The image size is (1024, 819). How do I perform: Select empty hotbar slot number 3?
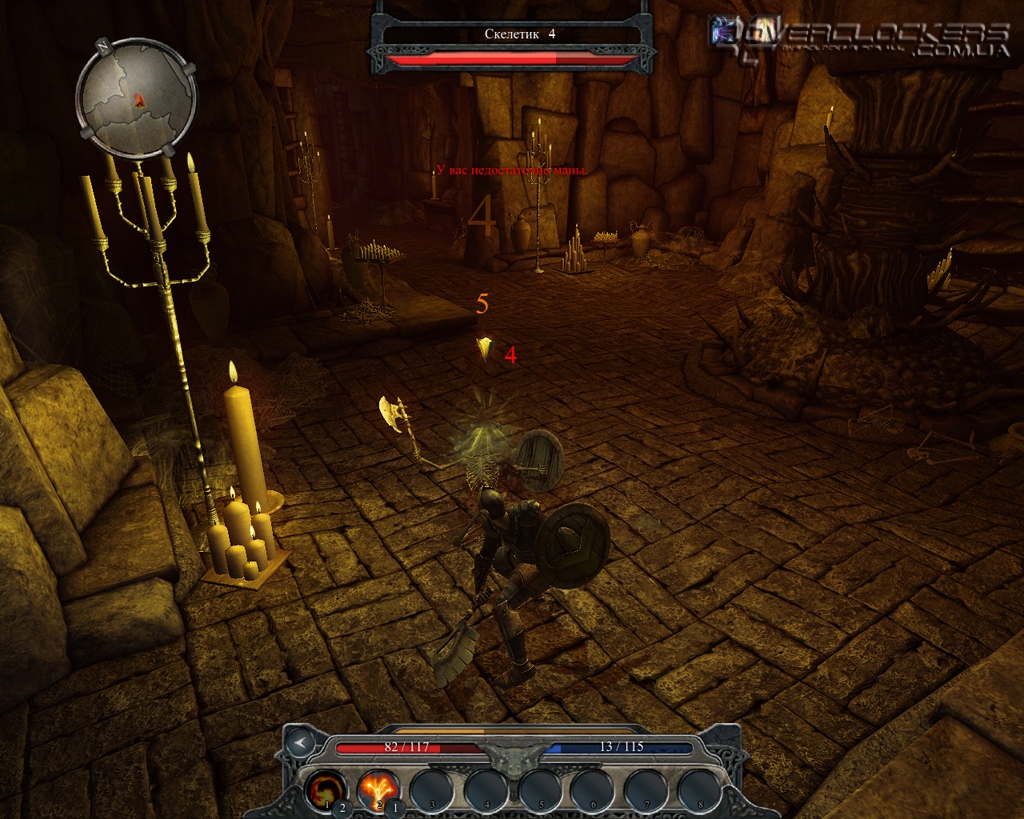coord(431,788)
